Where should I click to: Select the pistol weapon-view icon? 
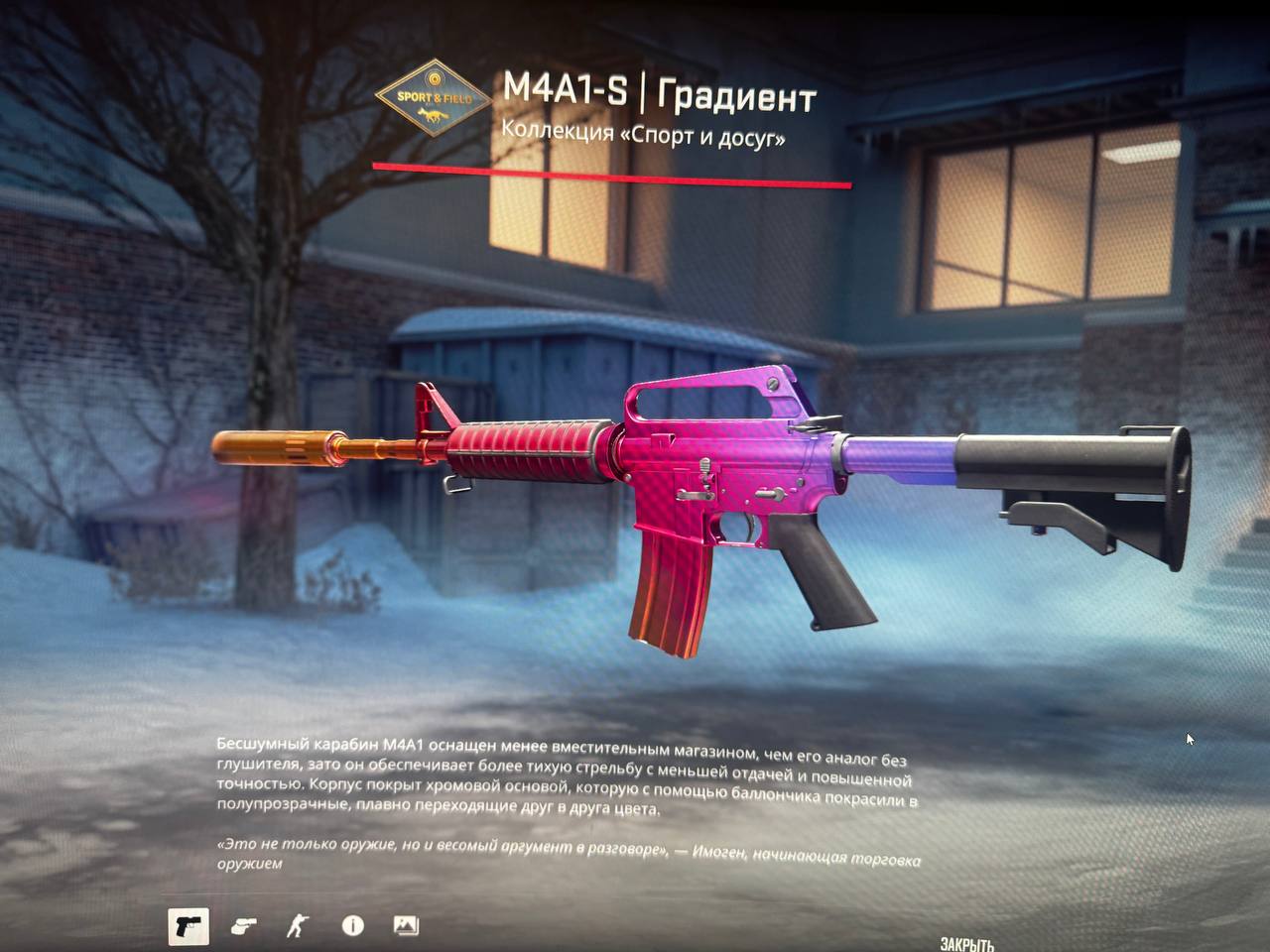(x=188, y=926)
